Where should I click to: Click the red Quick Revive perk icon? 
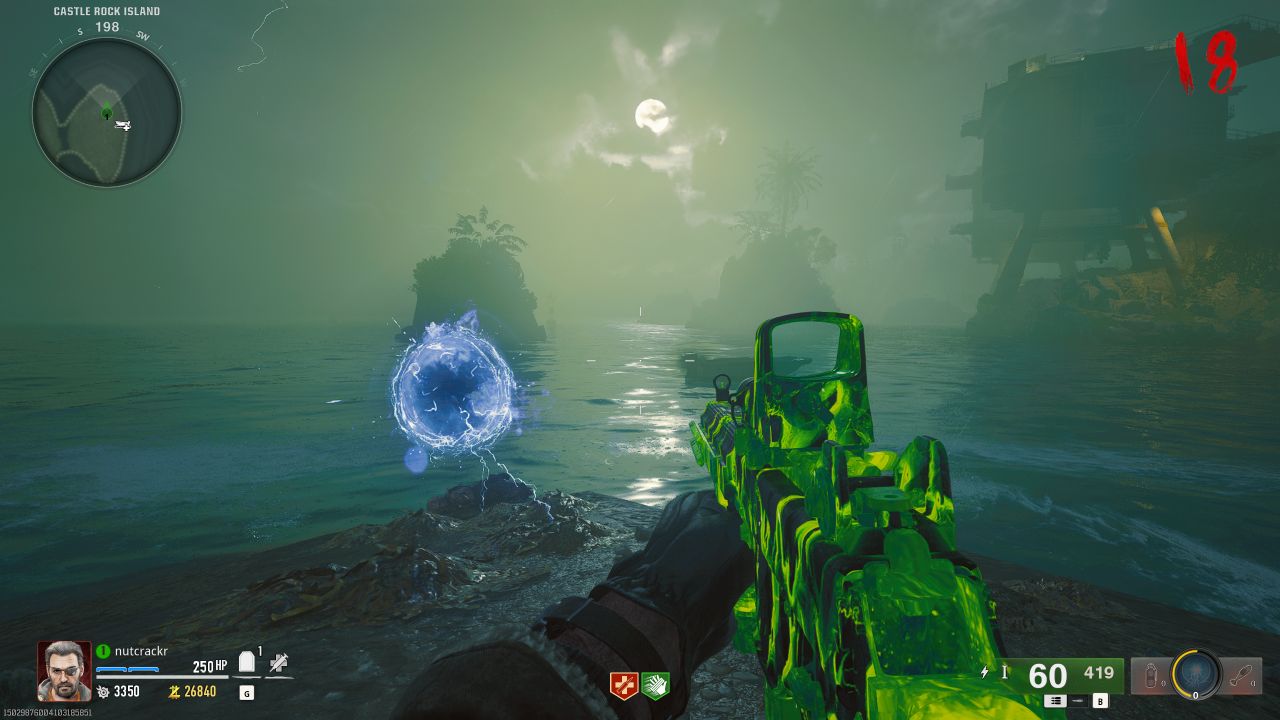click(624, 686)
